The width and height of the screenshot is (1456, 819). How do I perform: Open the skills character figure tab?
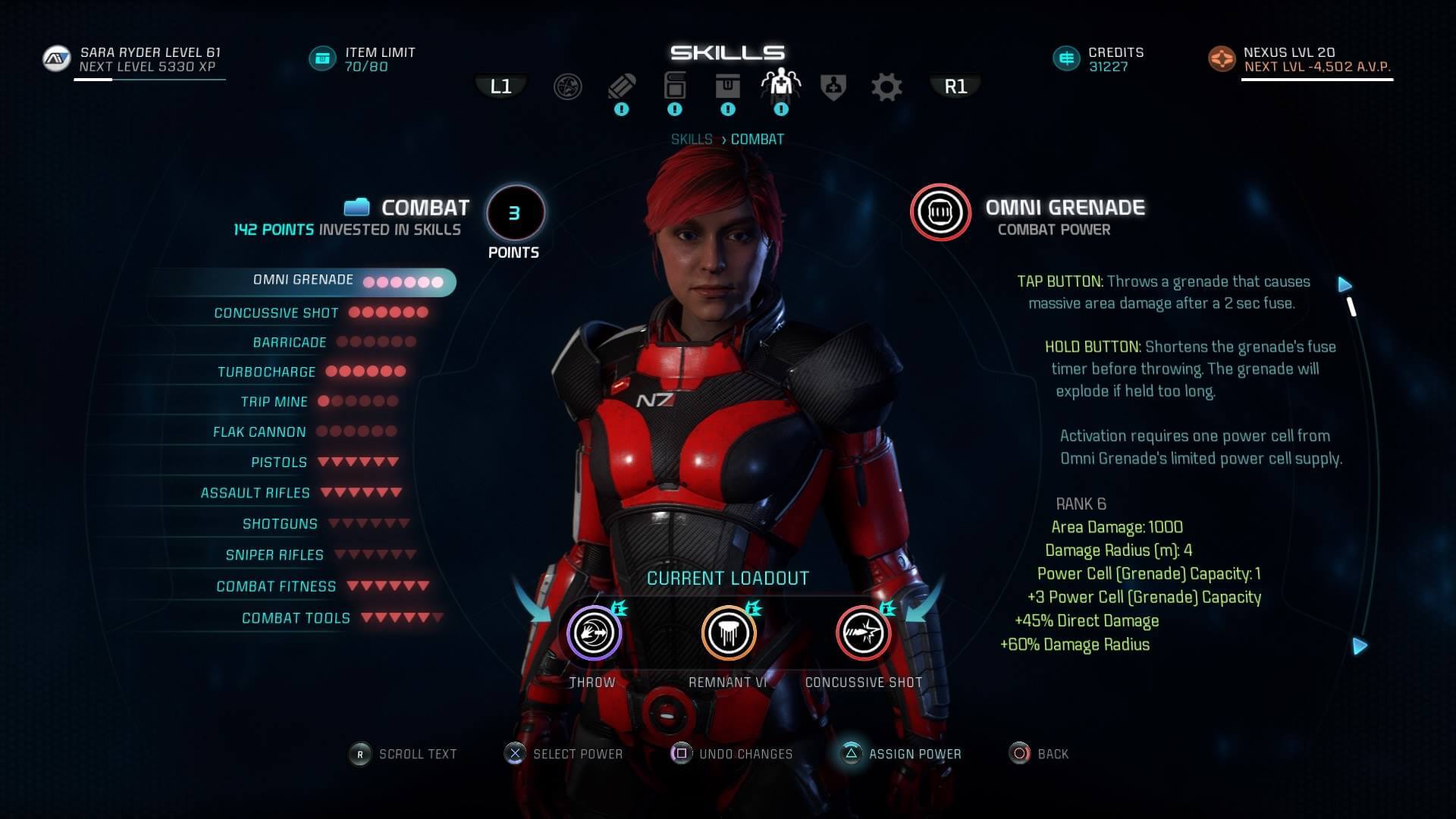780,86
